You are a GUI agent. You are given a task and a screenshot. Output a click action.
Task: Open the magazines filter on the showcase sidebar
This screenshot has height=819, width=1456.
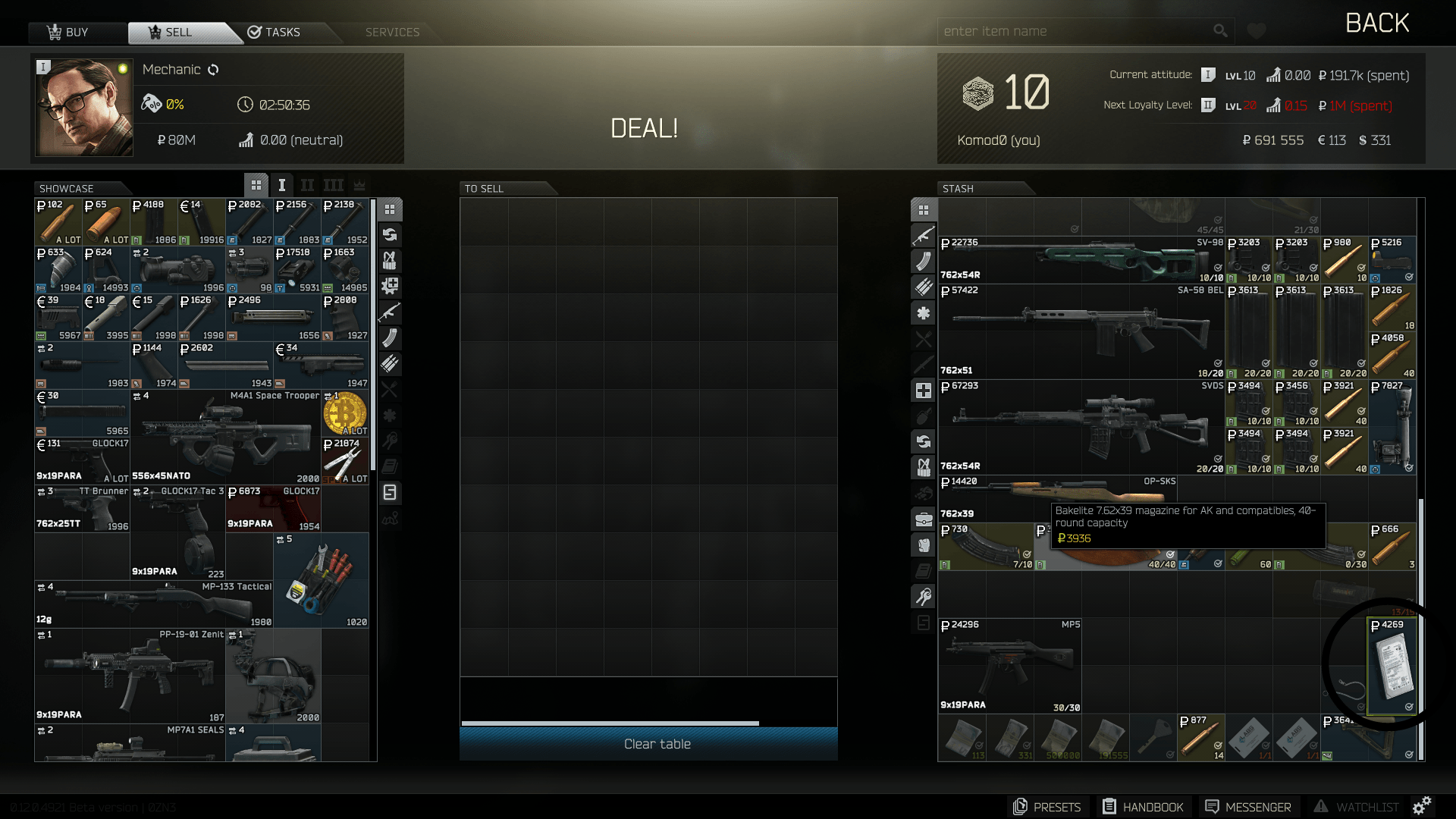(390, 339)
